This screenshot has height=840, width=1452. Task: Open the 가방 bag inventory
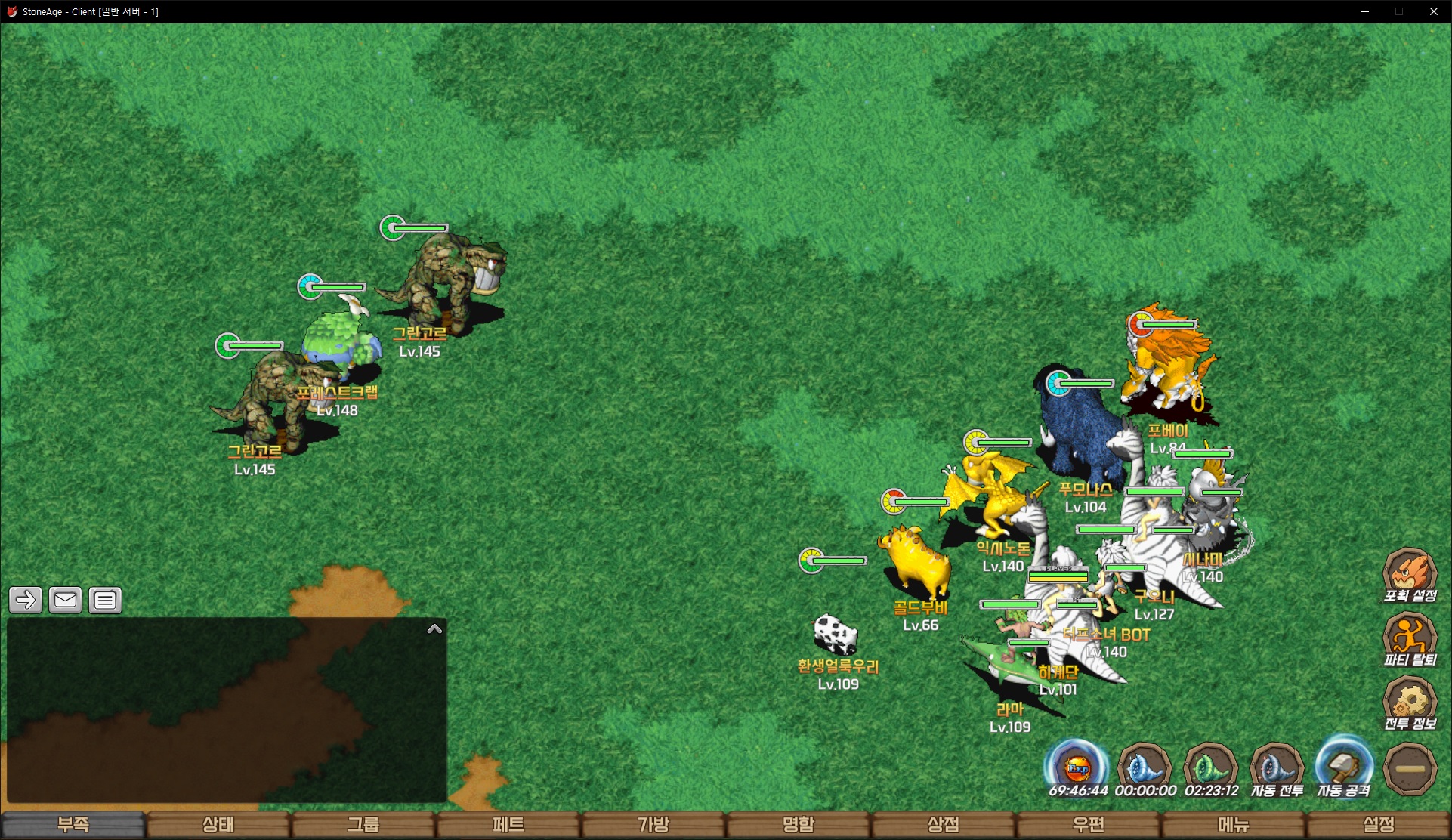(x=653, y=824)
